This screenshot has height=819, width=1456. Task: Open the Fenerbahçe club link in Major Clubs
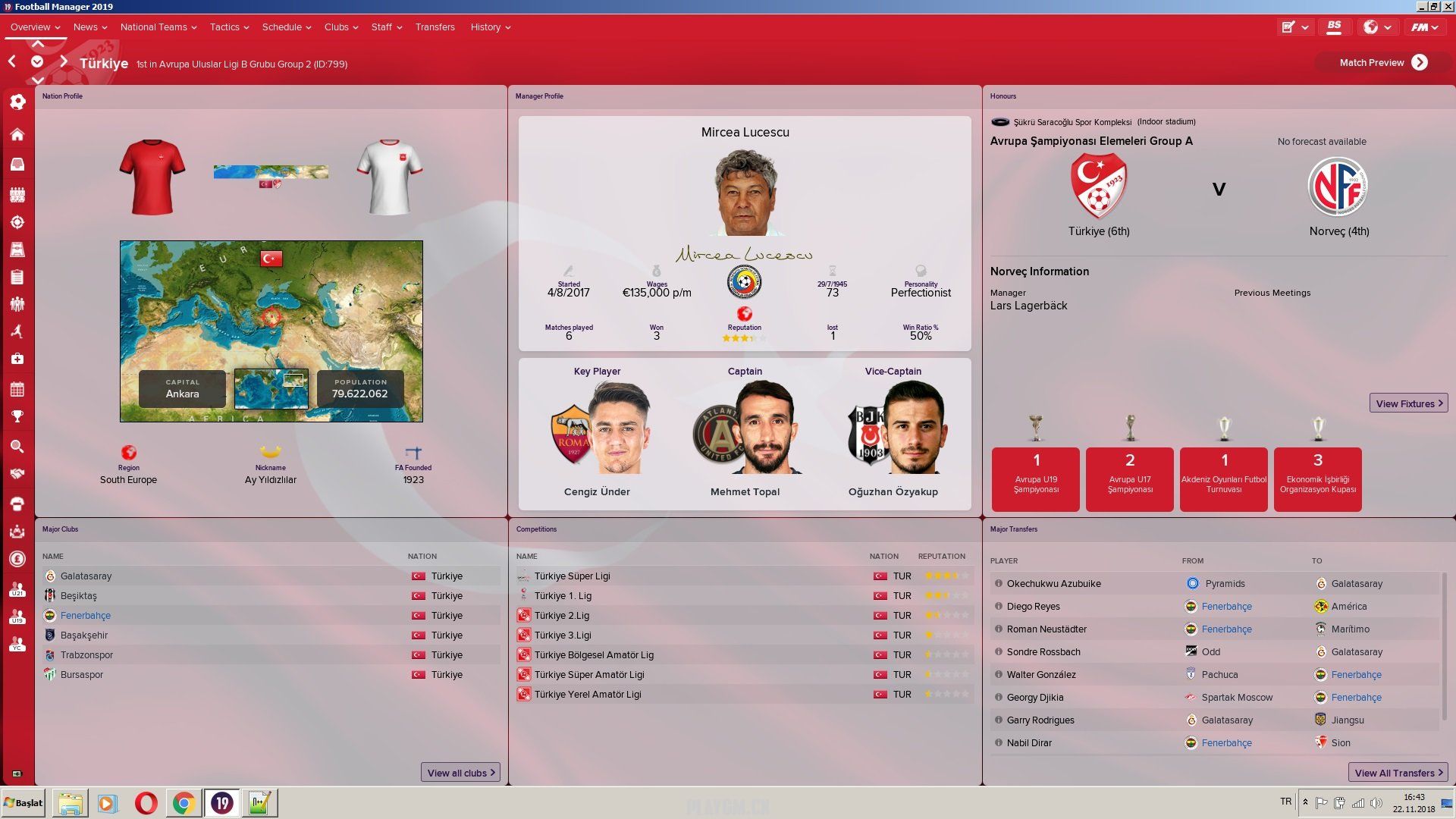coord(86,616)
